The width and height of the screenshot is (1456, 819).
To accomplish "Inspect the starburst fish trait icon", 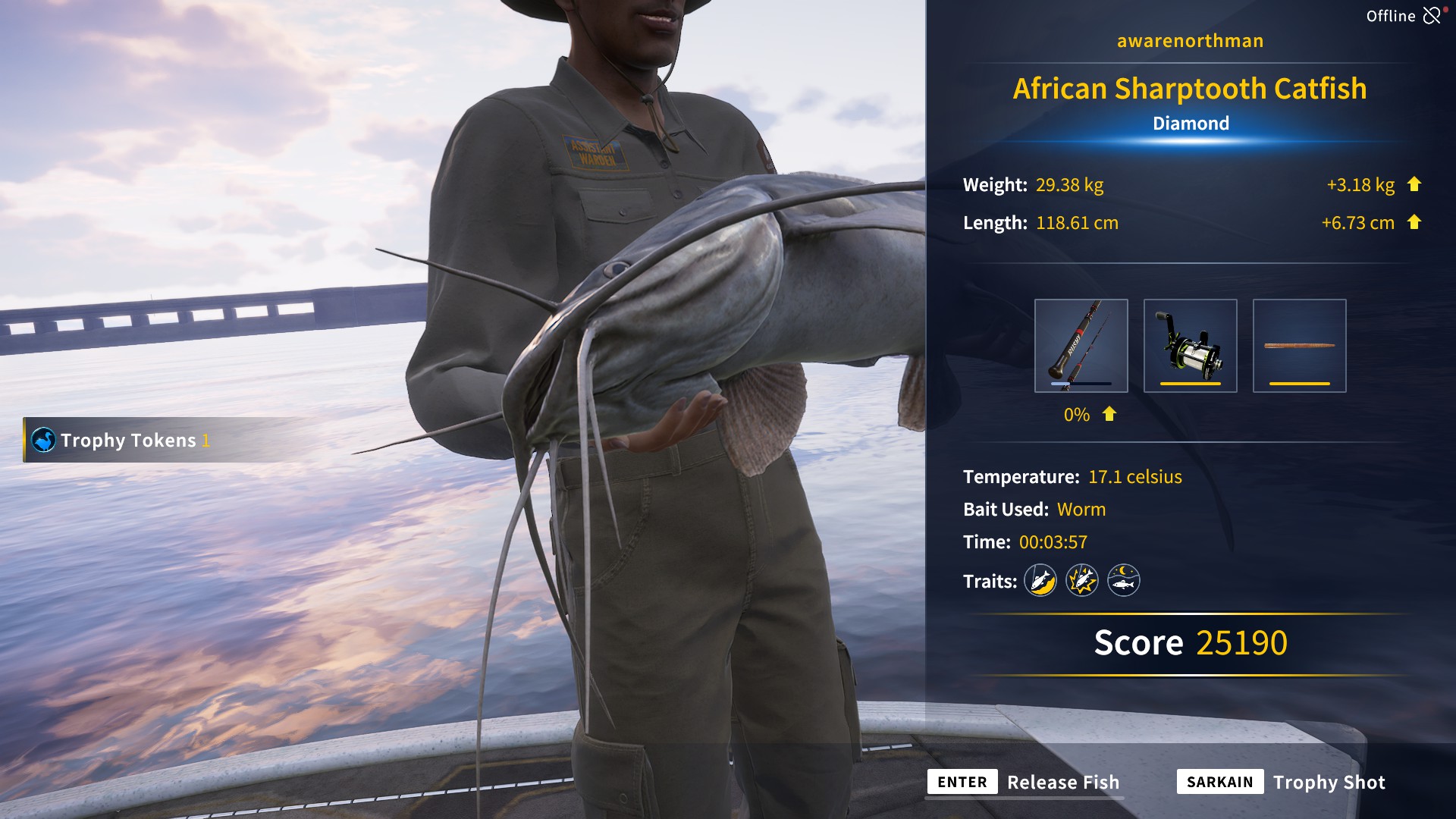I will [1082, 581].
